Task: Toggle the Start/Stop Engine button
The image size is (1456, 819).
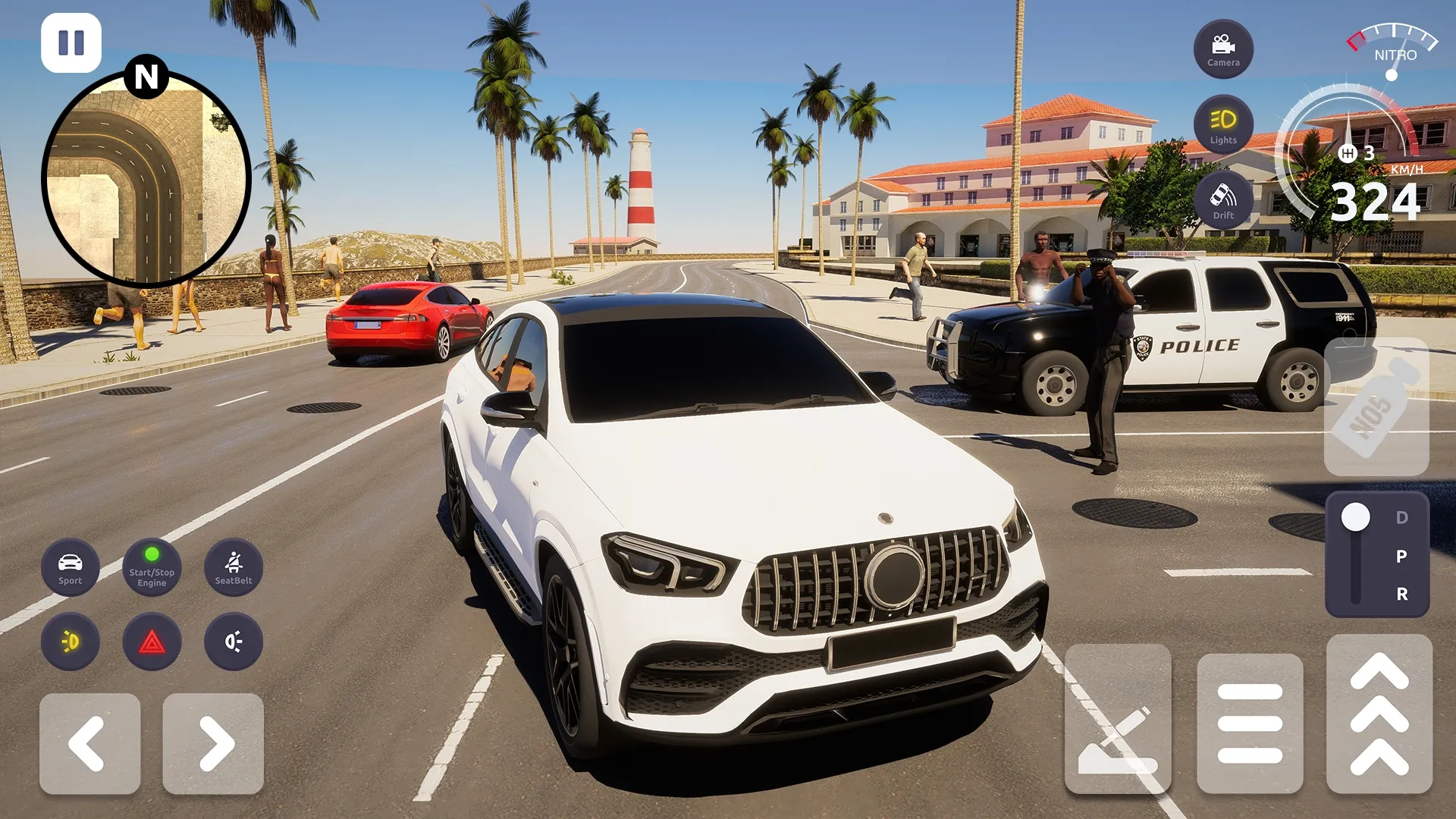Action: coord(152,568)
